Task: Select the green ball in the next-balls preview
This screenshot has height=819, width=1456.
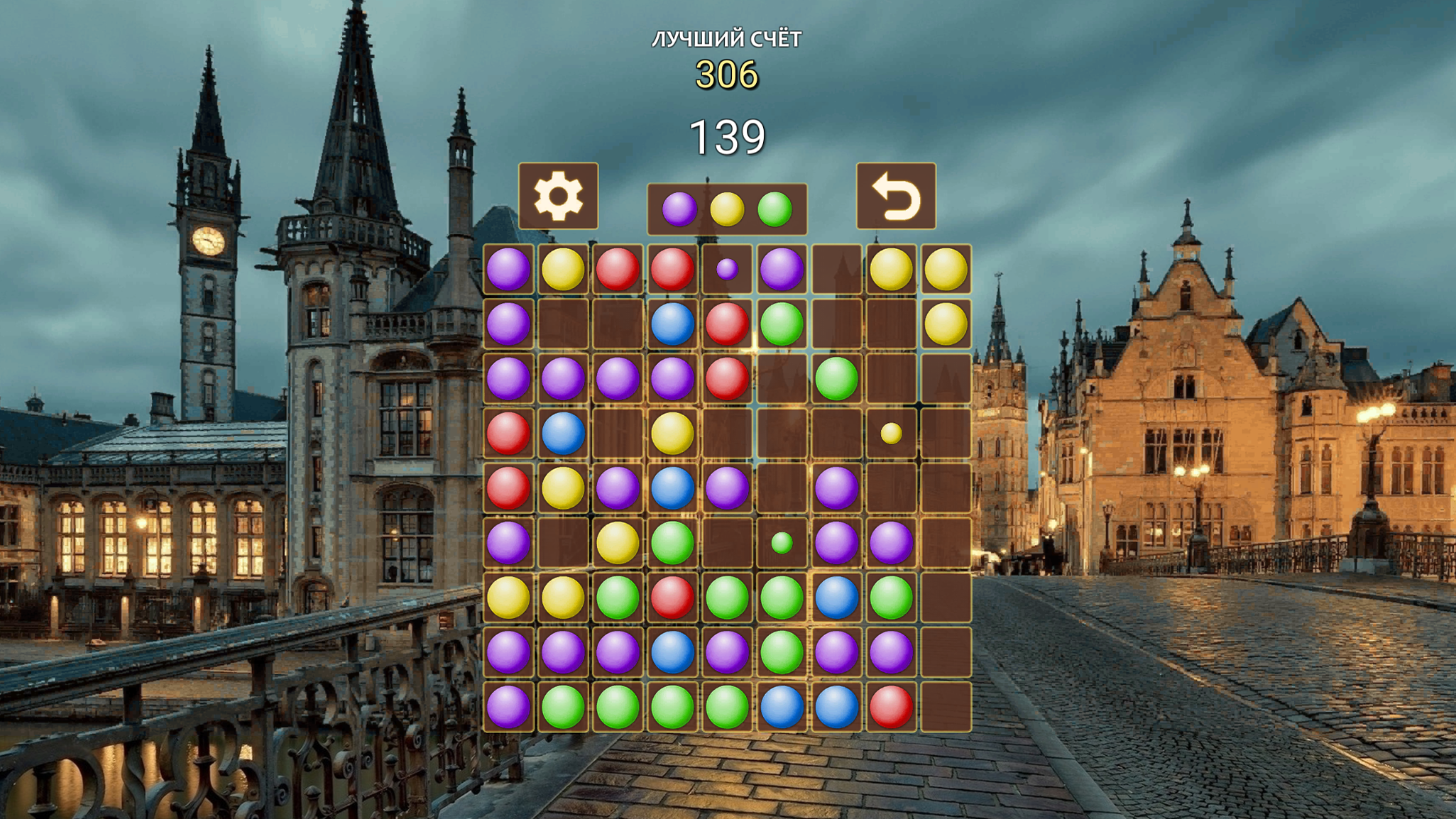Action: (x=776, y=209)
